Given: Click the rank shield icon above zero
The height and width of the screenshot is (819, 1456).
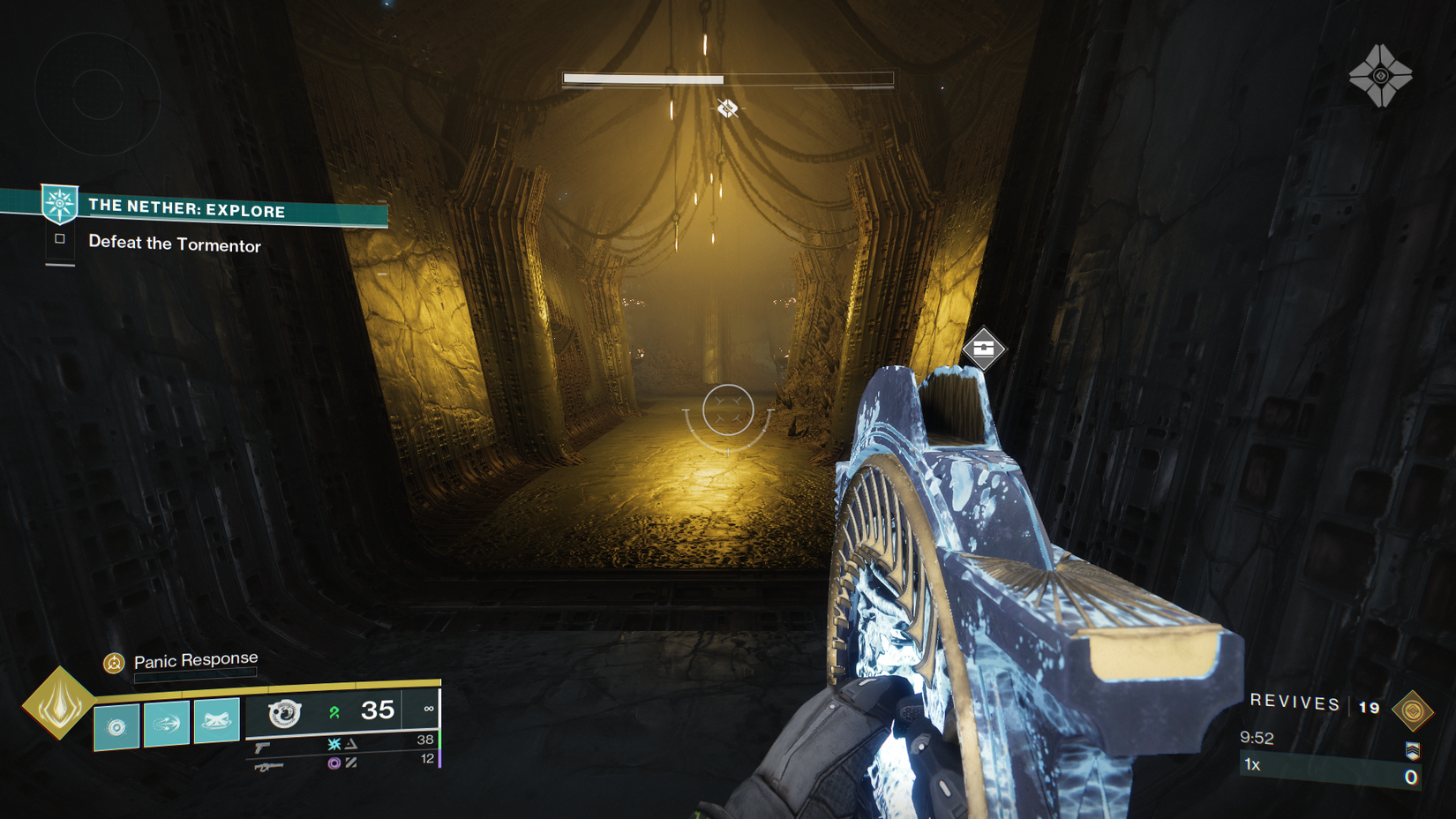Looking at the screenshot, I should pos(1413,751).
